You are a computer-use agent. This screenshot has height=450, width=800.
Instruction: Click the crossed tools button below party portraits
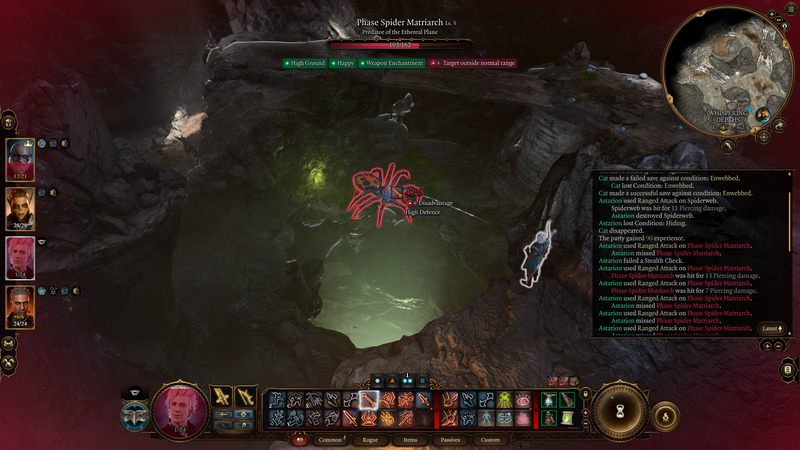(8, 341)
